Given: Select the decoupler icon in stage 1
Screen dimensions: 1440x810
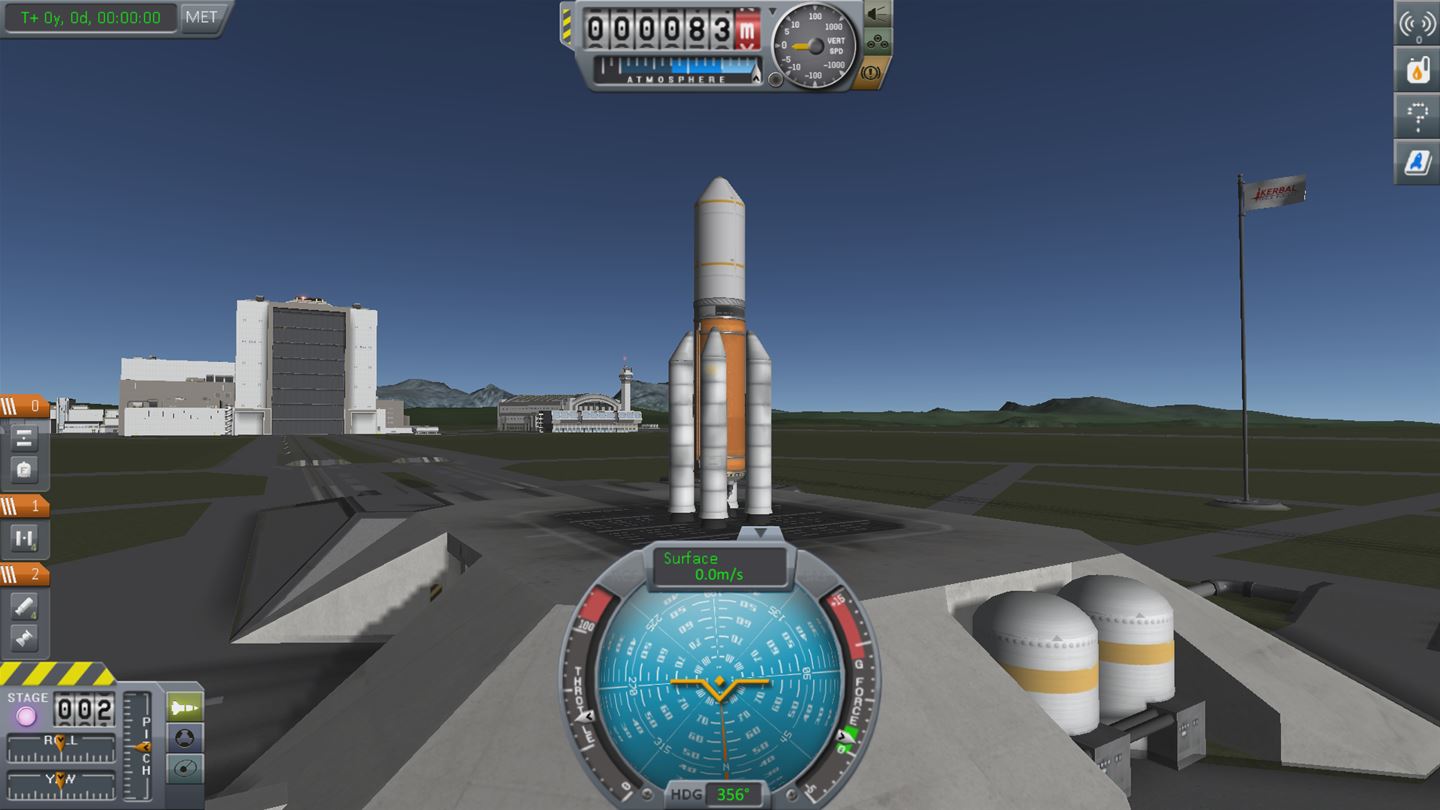Looking at the screenshot, I should click(25, 537).
